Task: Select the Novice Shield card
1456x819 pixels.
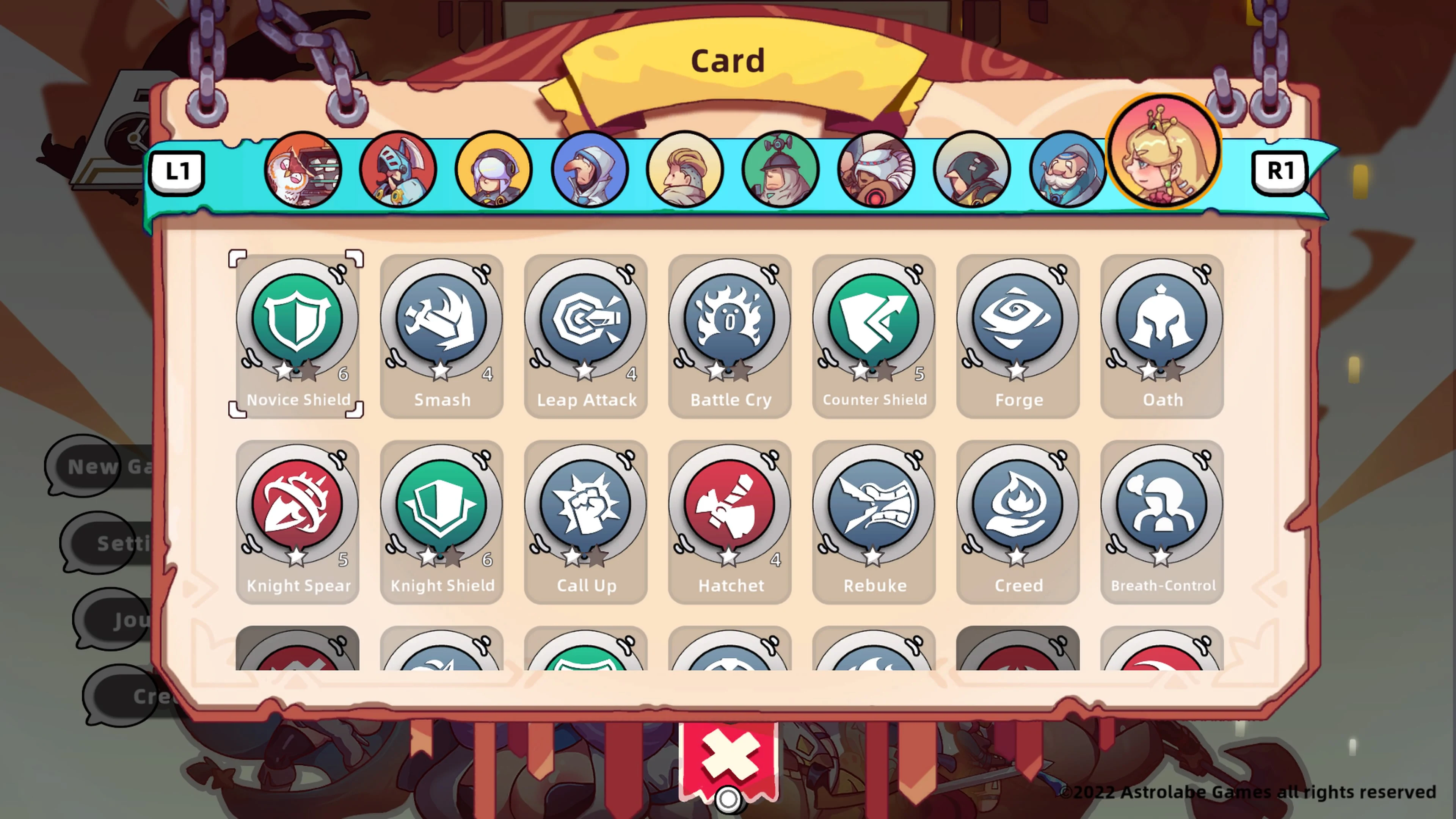Action: click(x=296, y=334)
